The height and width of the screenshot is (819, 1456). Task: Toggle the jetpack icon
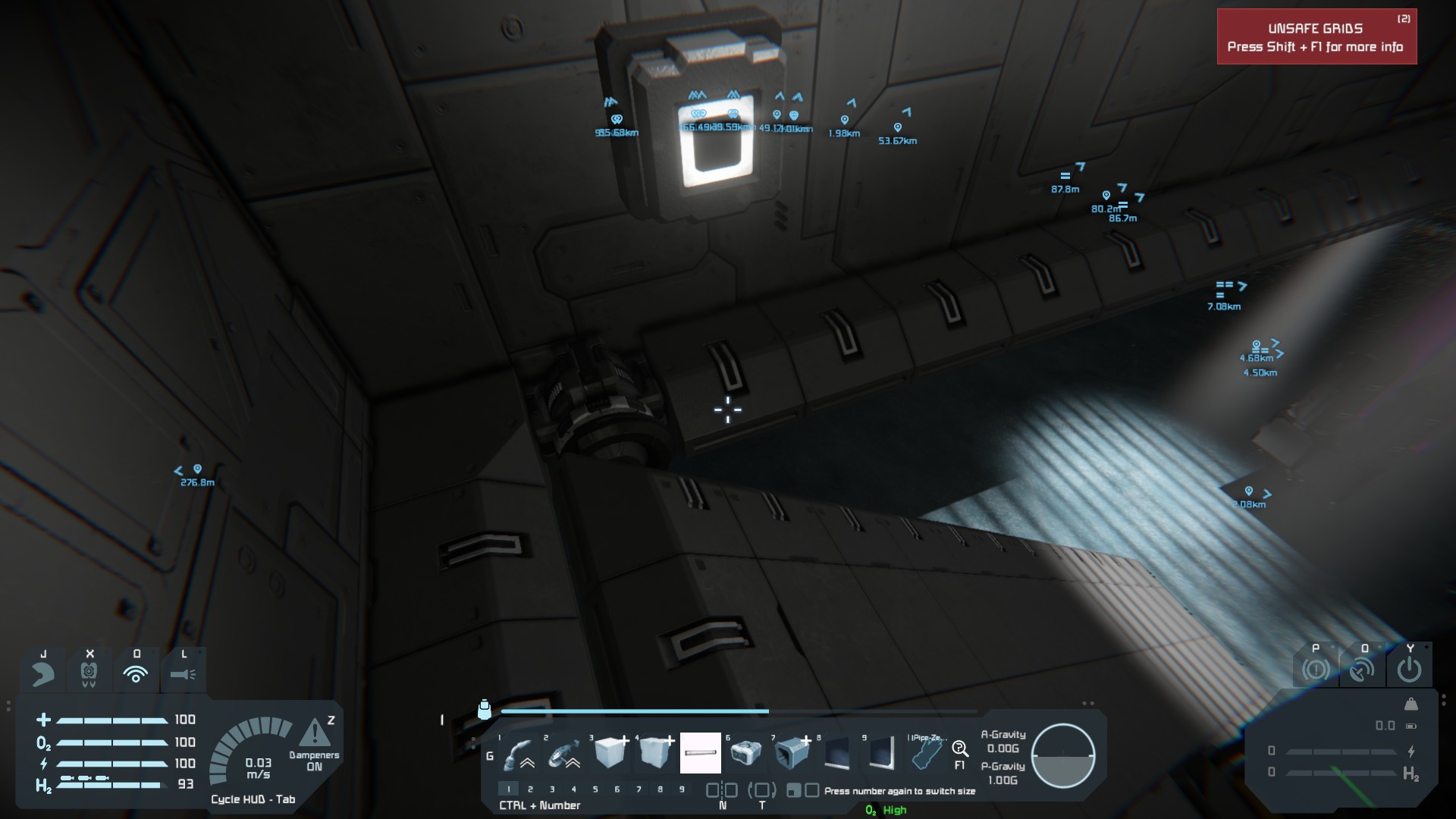tap(43, 673)
